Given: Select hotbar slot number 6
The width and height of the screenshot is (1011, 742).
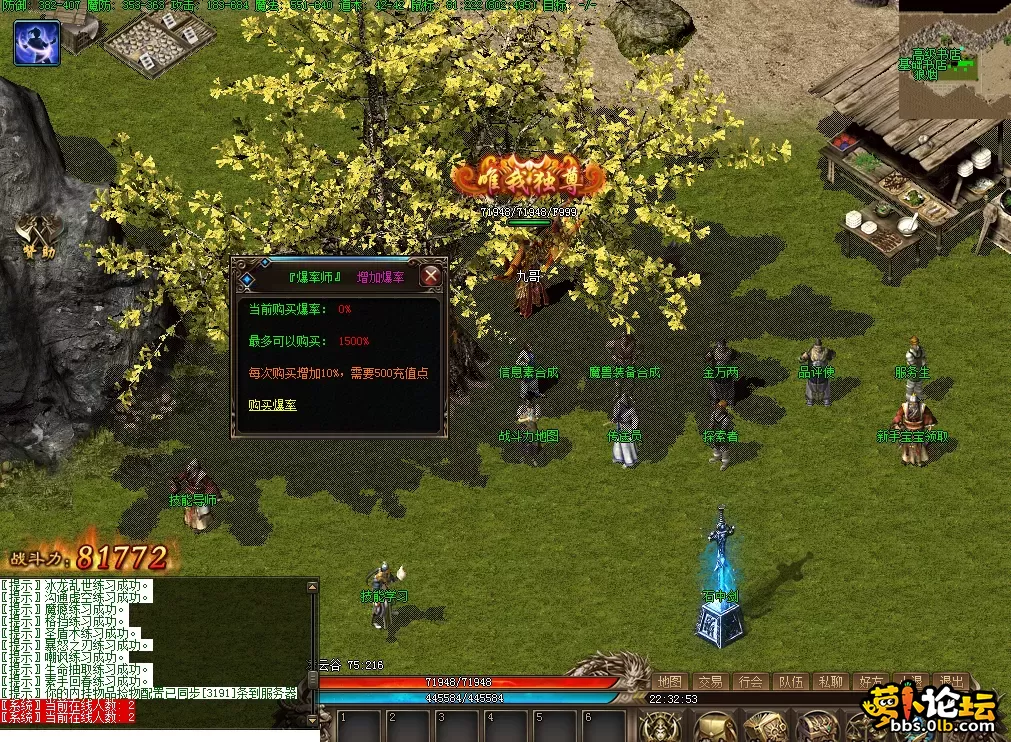Looking at the screenshot, I should 605,726.
